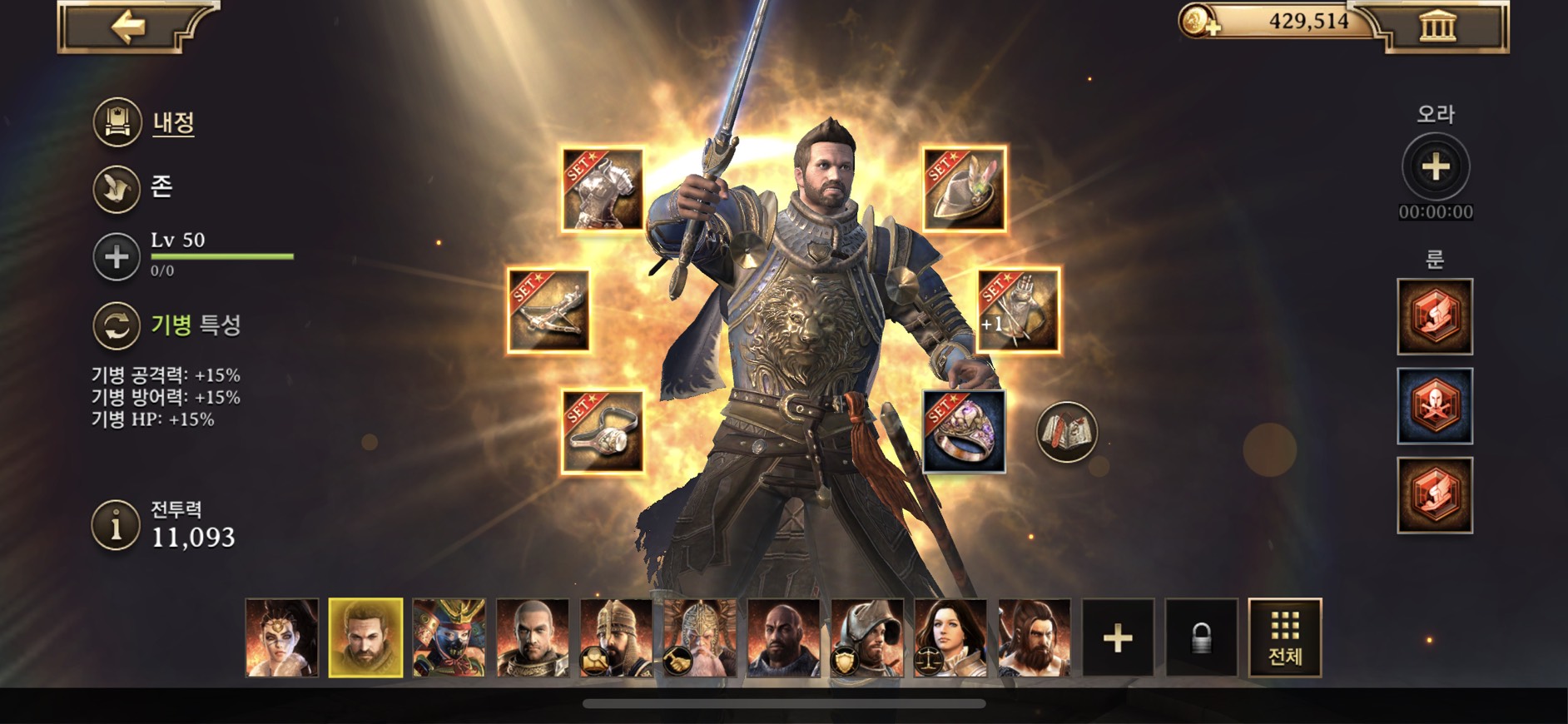1568x724 pixels.
Task: Open the round book icon
Action: [1067, 432]
